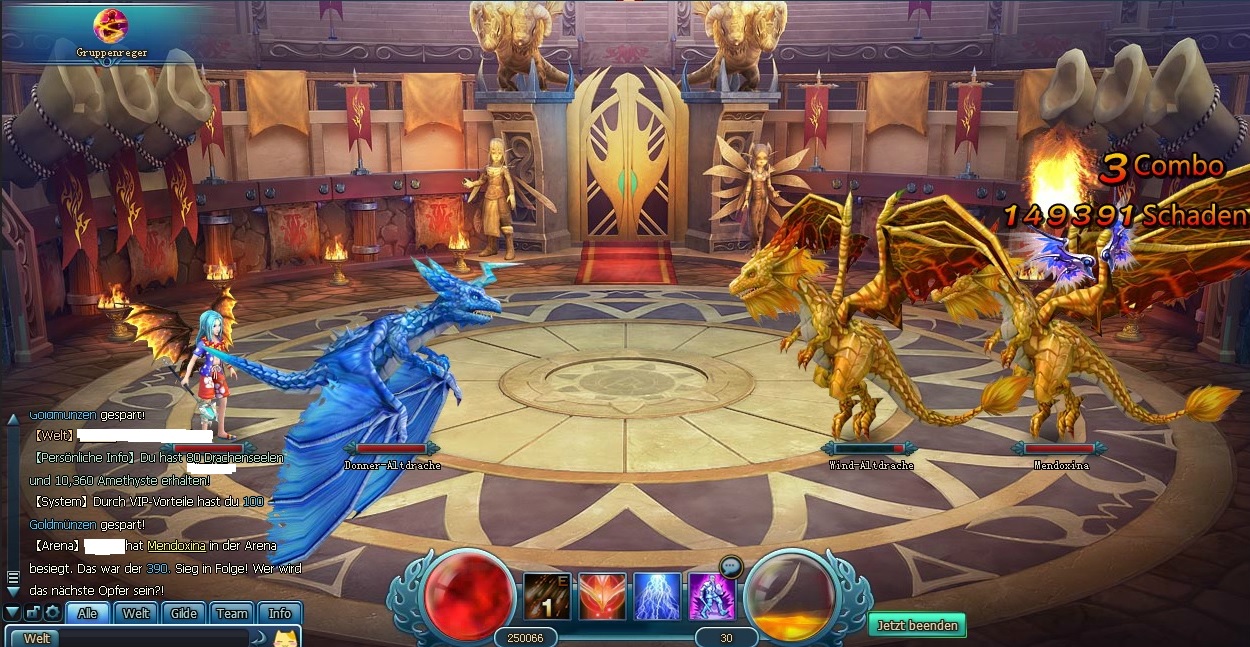The width and height of the screenshot is (1250, 647).
Task: Open the speech bubble above the skill bar
Action: pos(731,566)
